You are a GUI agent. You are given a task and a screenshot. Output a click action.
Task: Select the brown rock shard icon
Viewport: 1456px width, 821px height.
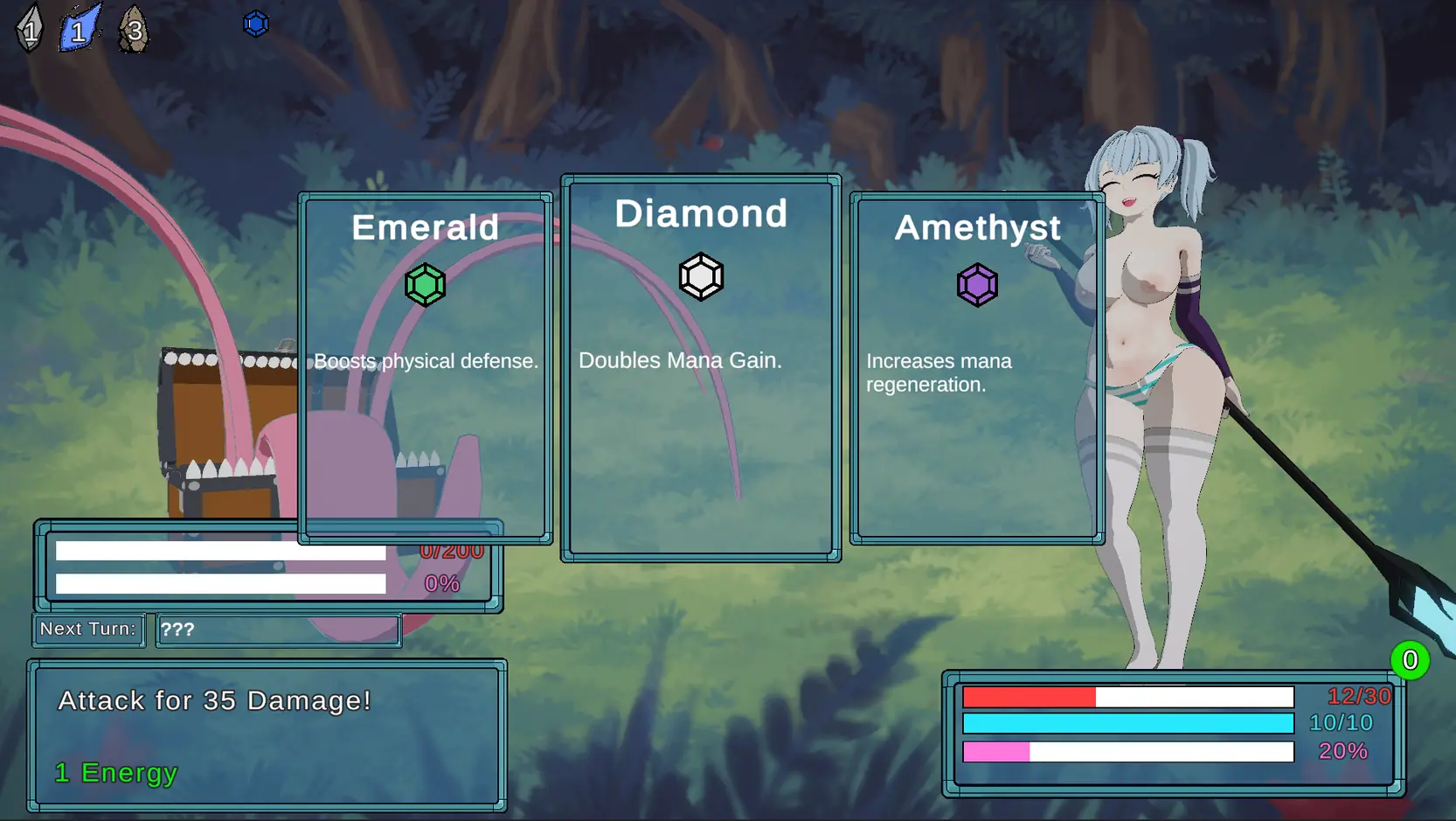point(134,30)
